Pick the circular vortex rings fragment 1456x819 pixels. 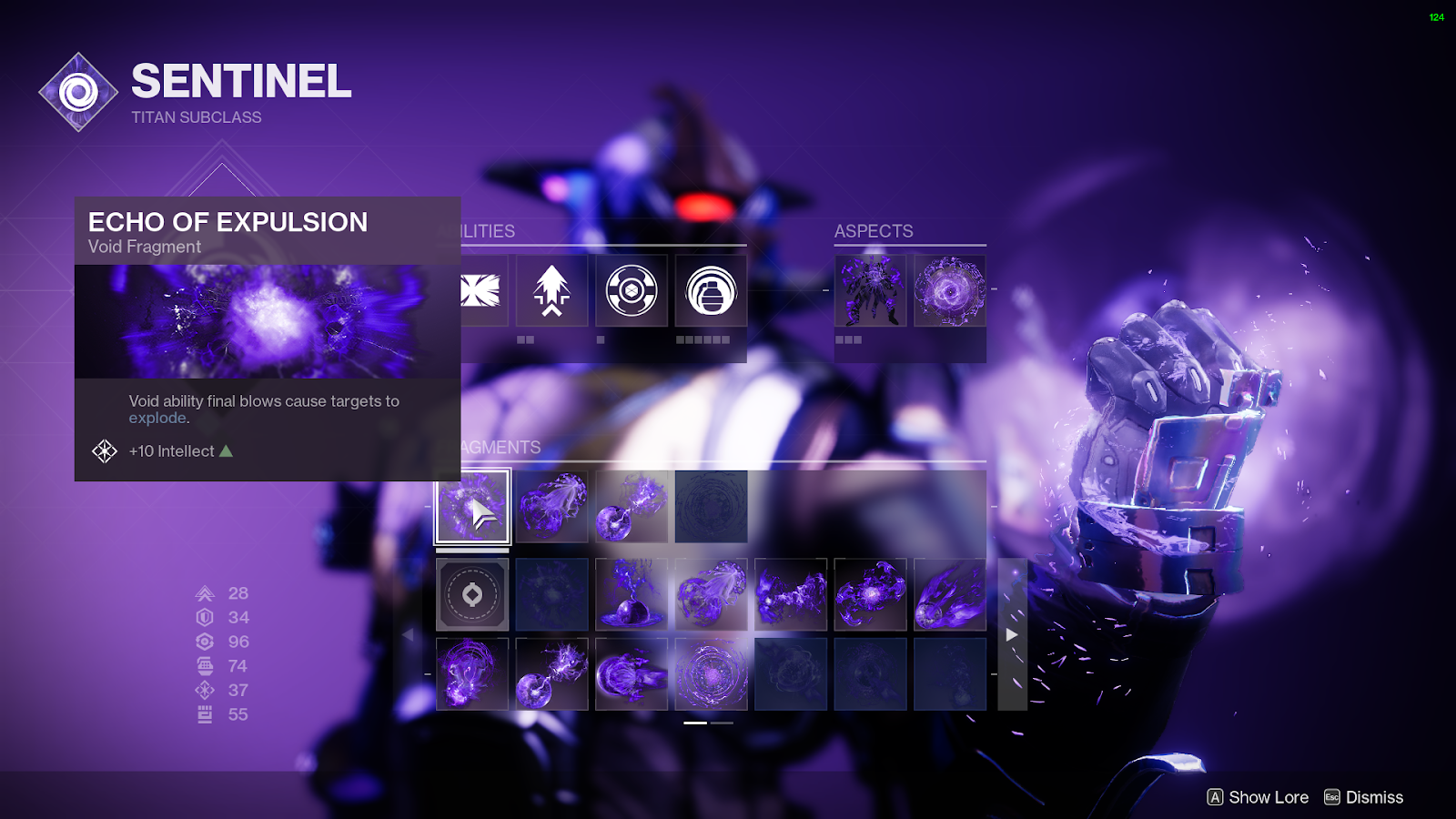click(711, 674)
